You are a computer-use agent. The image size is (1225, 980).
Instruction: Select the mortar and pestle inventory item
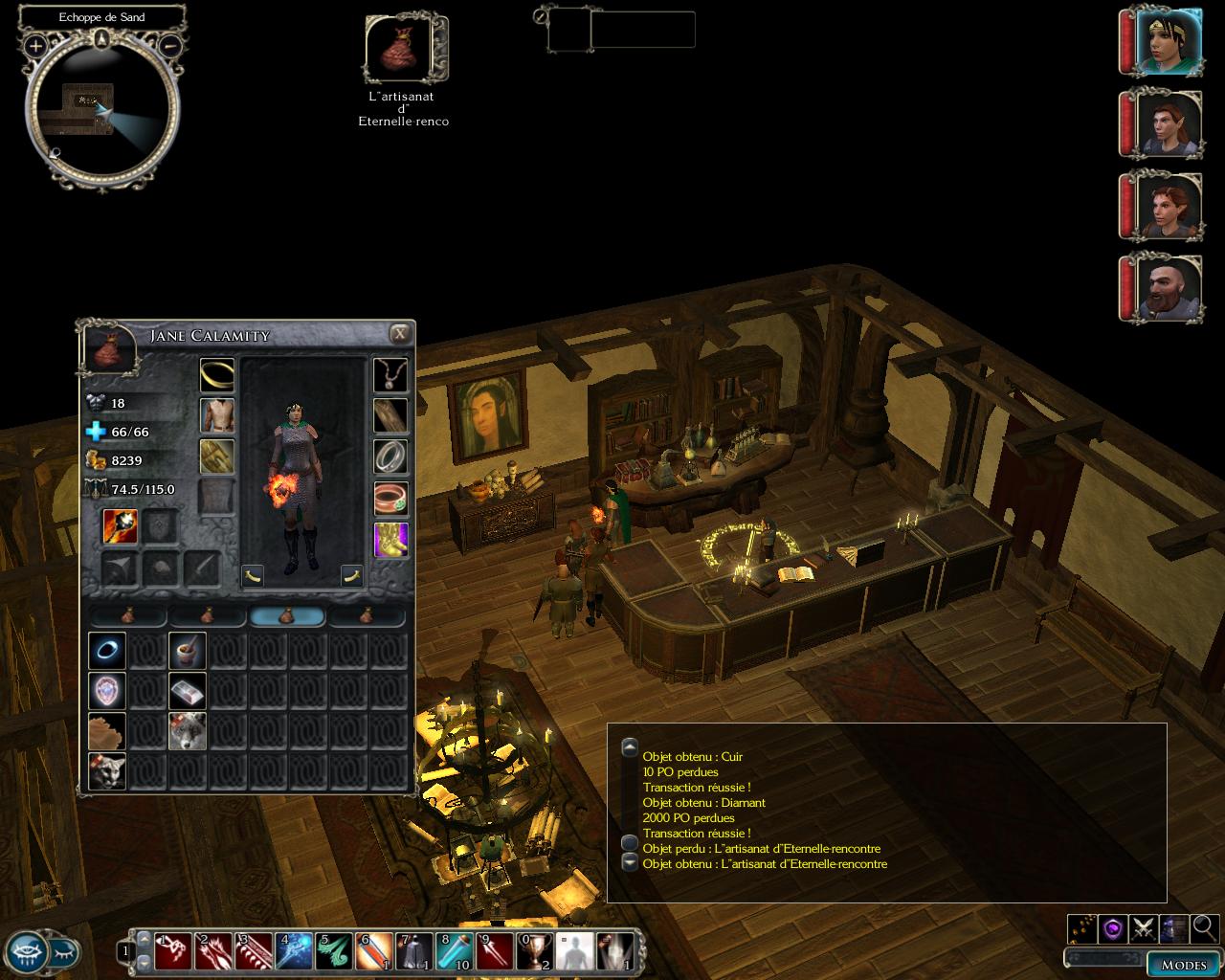point(187,651)
